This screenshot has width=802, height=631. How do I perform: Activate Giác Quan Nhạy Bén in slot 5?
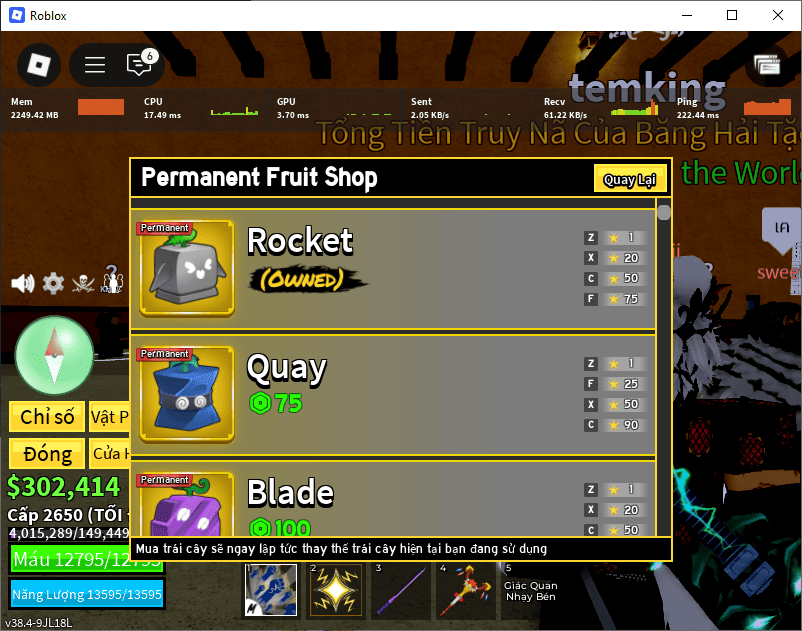click(529, 591)
